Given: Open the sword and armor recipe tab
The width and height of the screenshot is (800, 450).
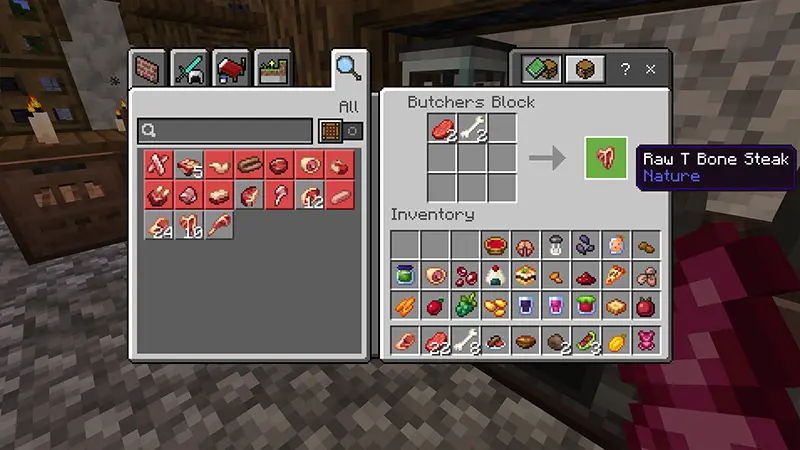Looking at the screenshot, I should [x=189, y=68].
